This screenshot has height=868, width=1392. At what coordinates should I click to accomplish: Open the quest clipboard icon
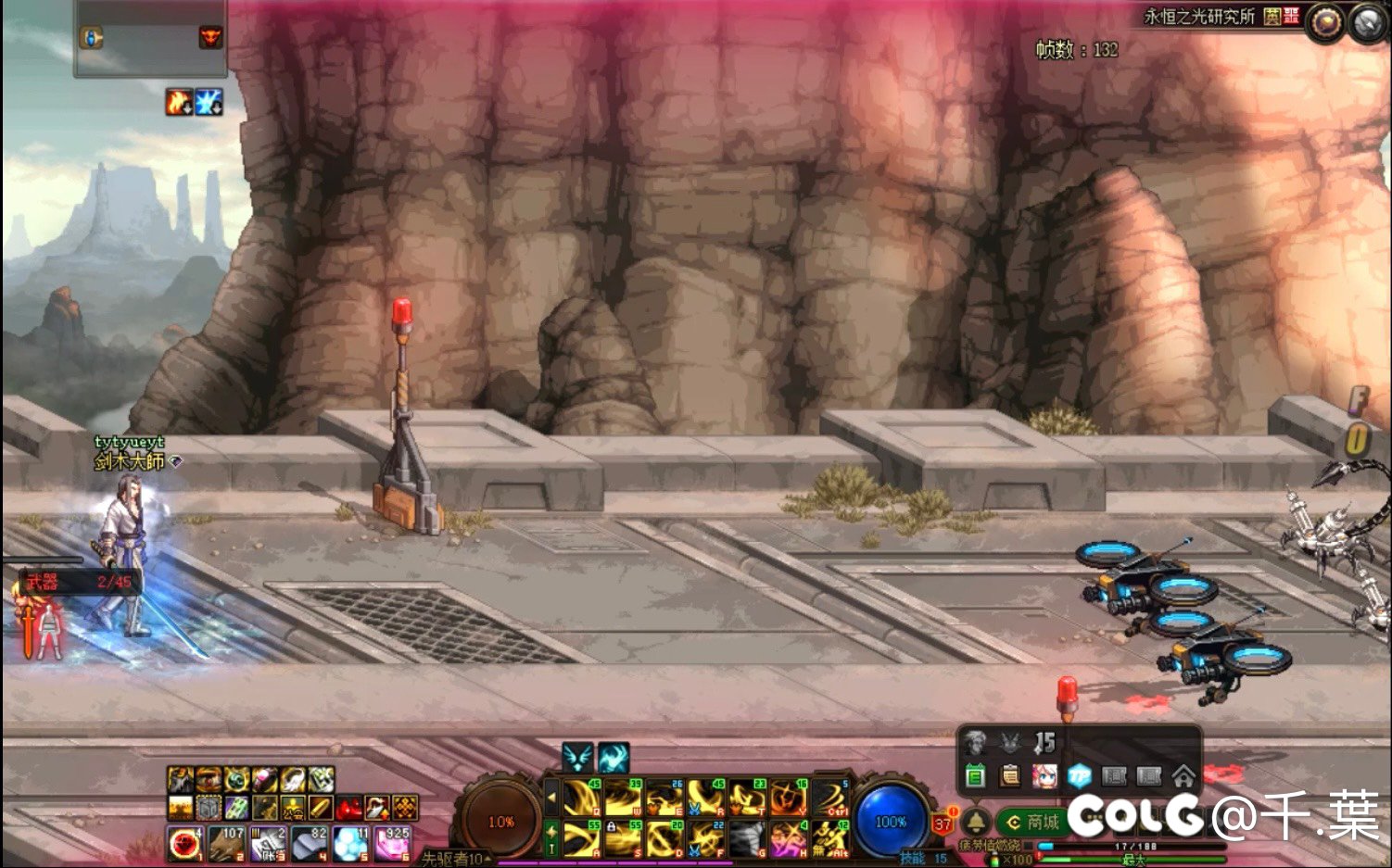[x=1010, y=776]
